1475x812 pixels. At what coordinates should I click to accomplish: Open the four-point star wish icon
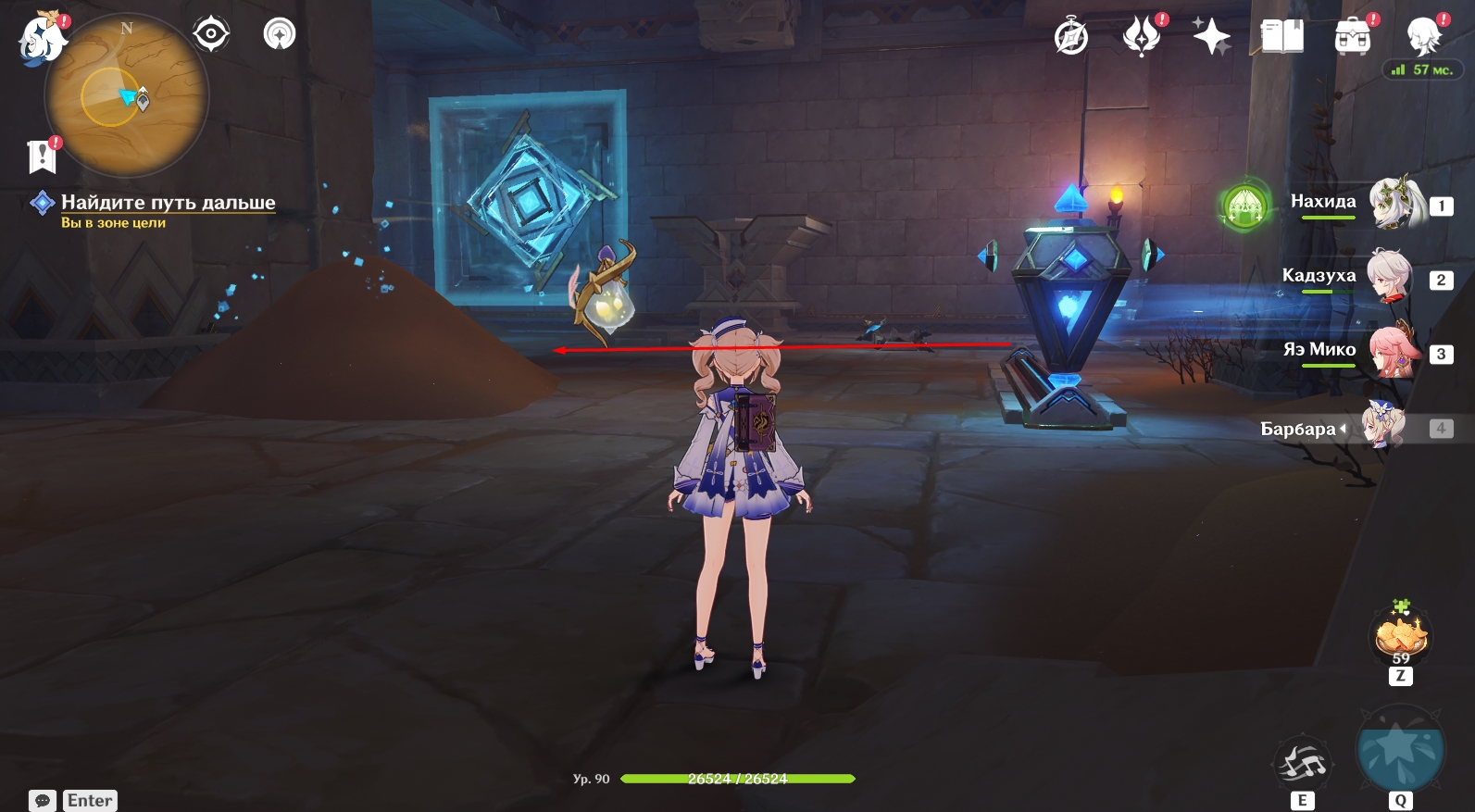(1211, 37)
